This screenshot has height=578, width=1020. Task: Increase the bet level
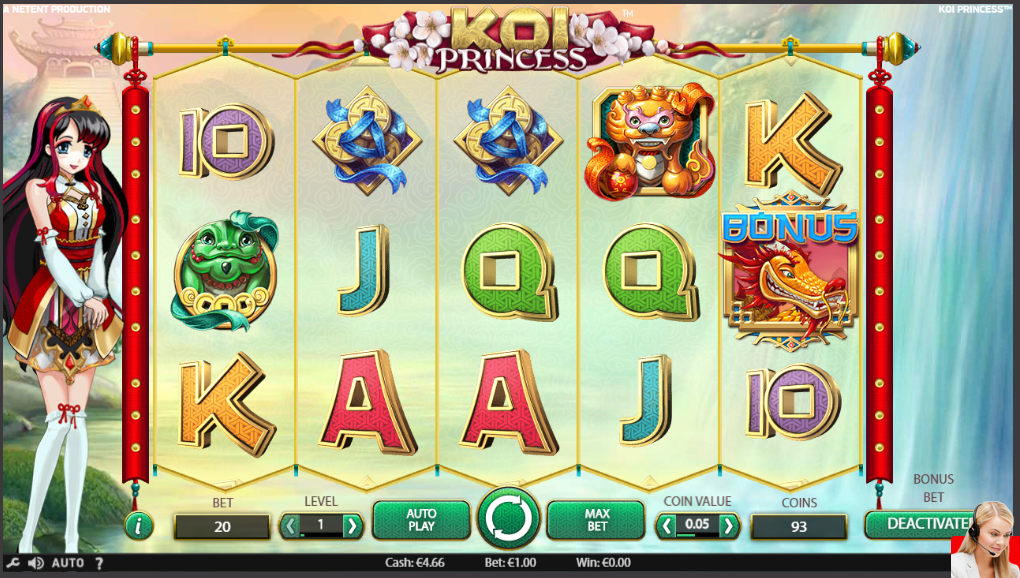pos(352,525)
